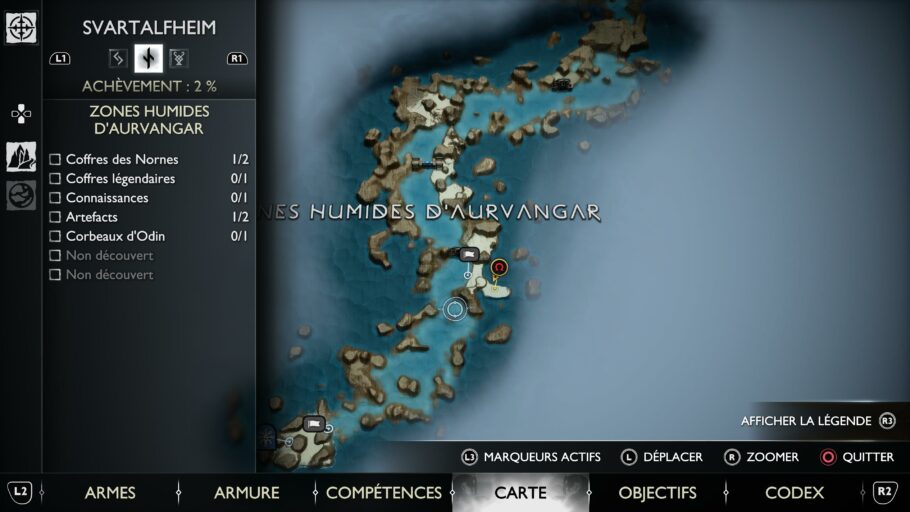The image size is (910, 512).
Task: Select the Coffres des Nornes entry
Action: click(x=121, y=159)
